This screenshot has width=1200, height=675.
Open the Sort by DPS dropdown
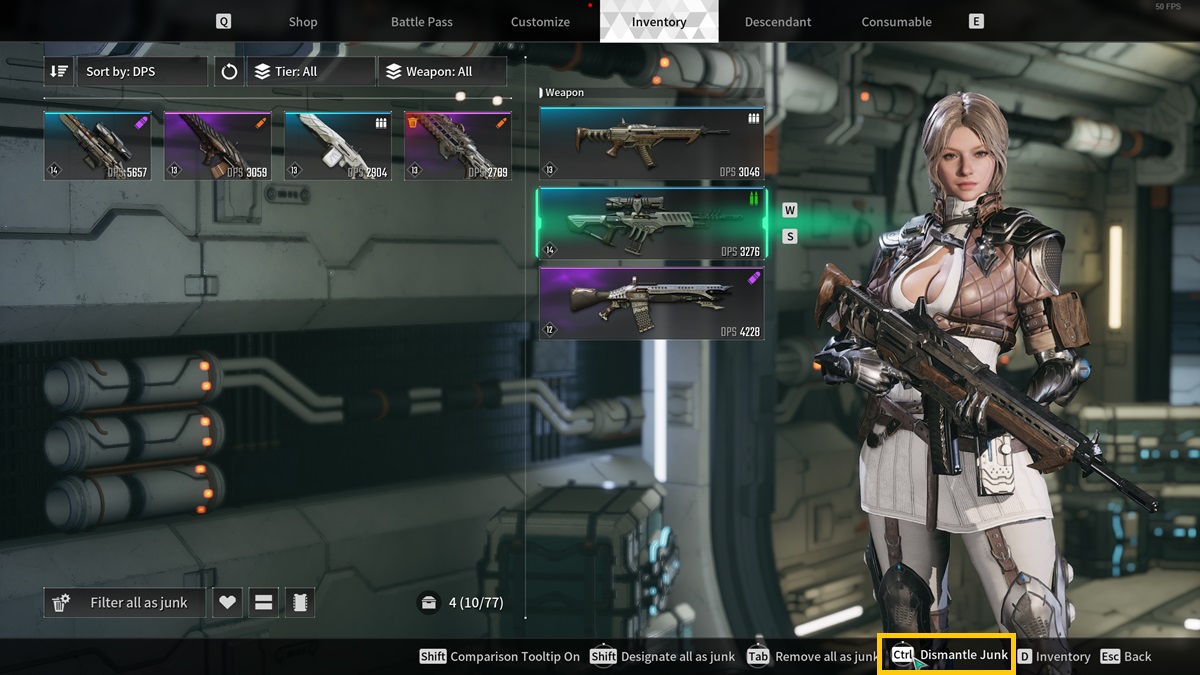(x=142, y=72)
